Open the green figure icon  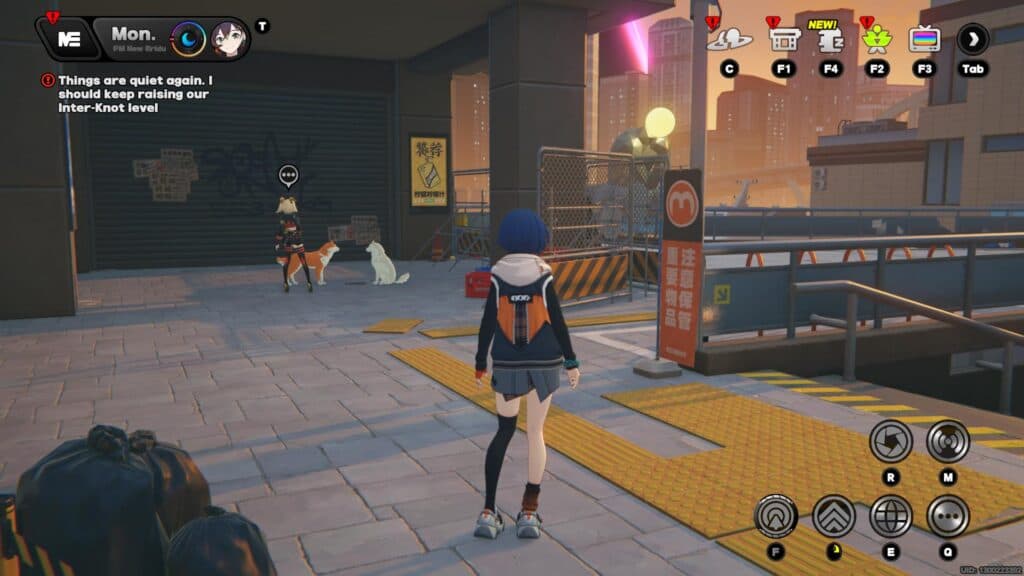tap(877, 40)
